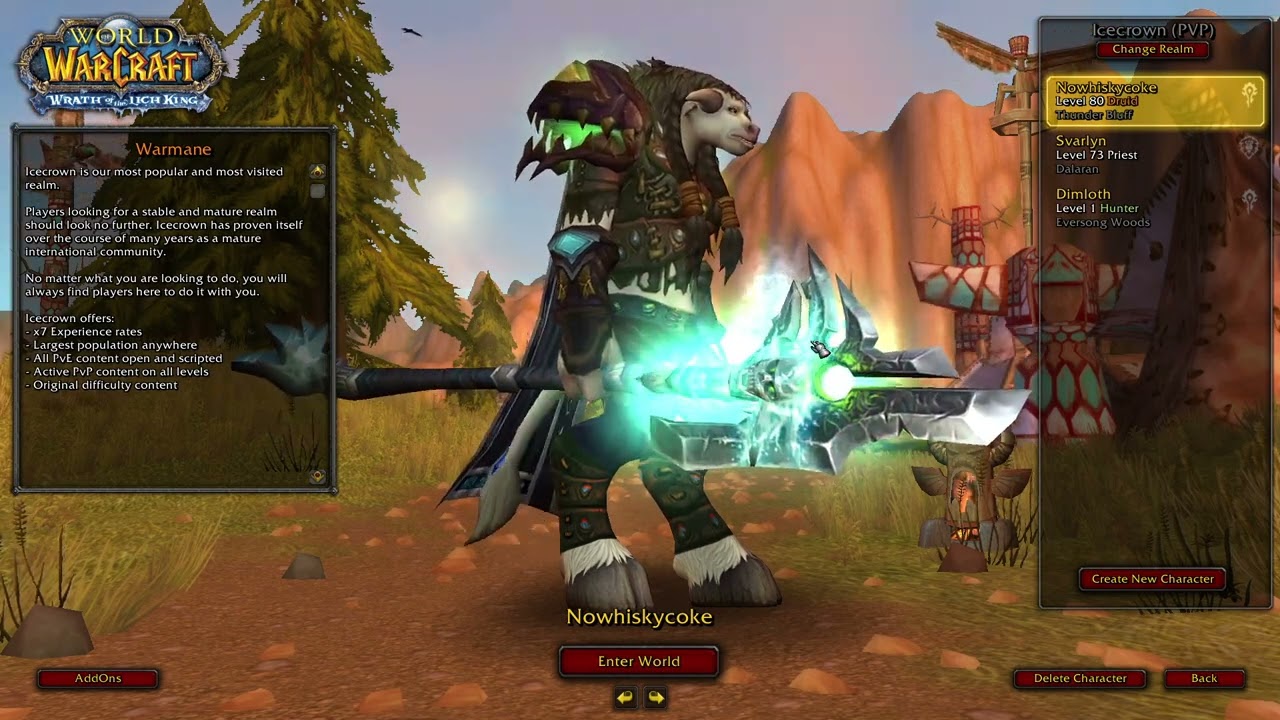
Task: Select the Nowhiskycoke Druid character
Action: [1152, 101]
